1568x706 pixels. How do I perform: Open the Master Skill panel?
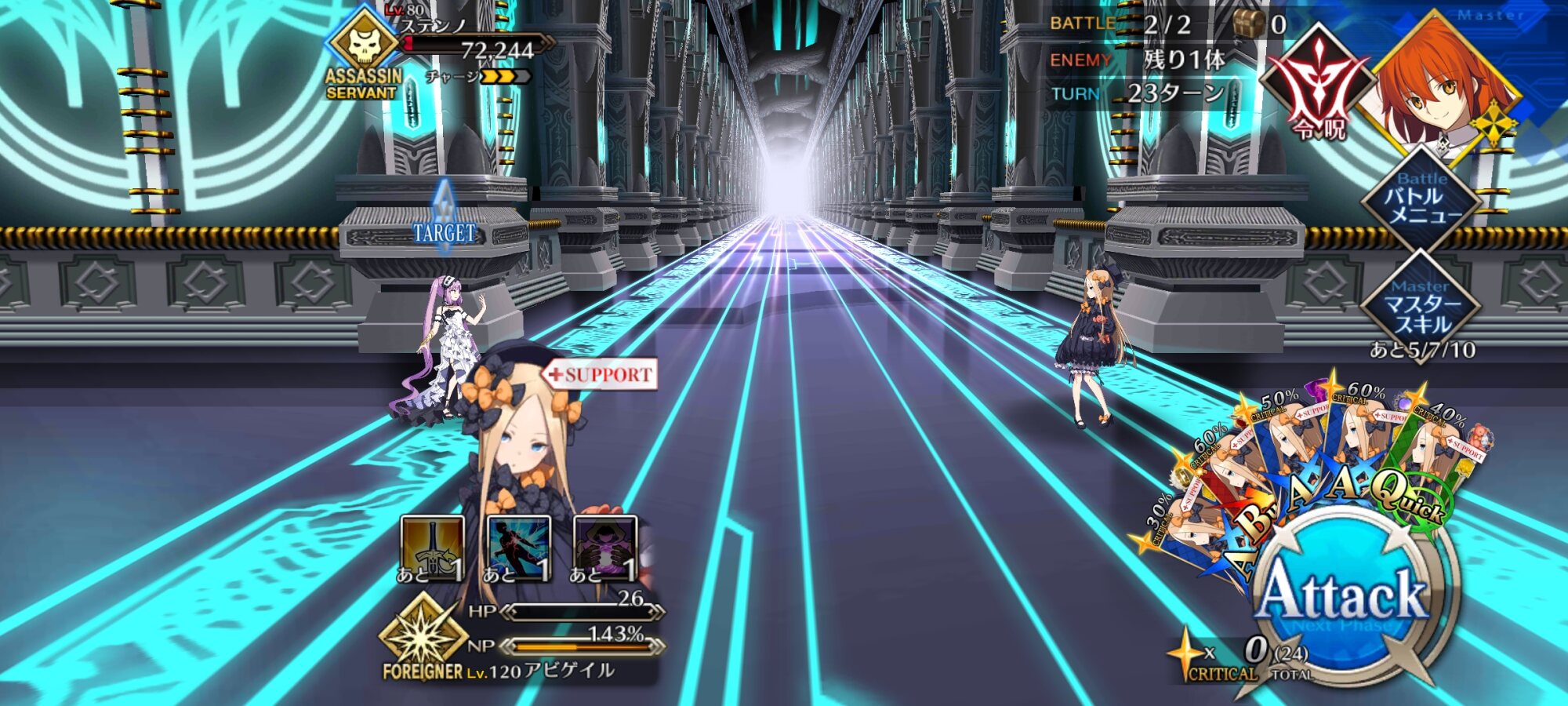[1421, 308]
